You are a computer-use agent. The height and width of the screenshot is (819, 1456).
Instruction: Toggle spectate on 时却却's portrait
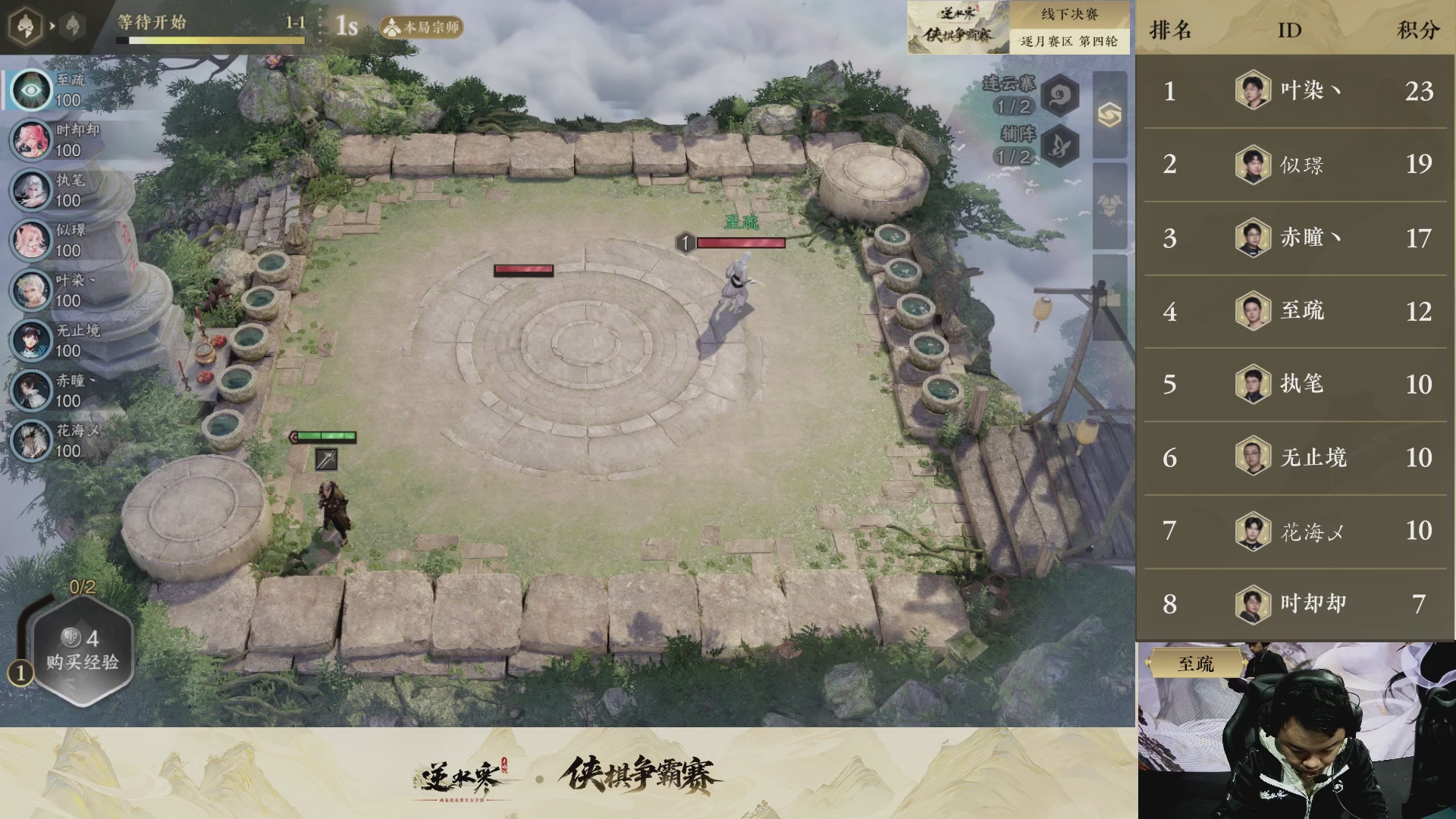31,139
